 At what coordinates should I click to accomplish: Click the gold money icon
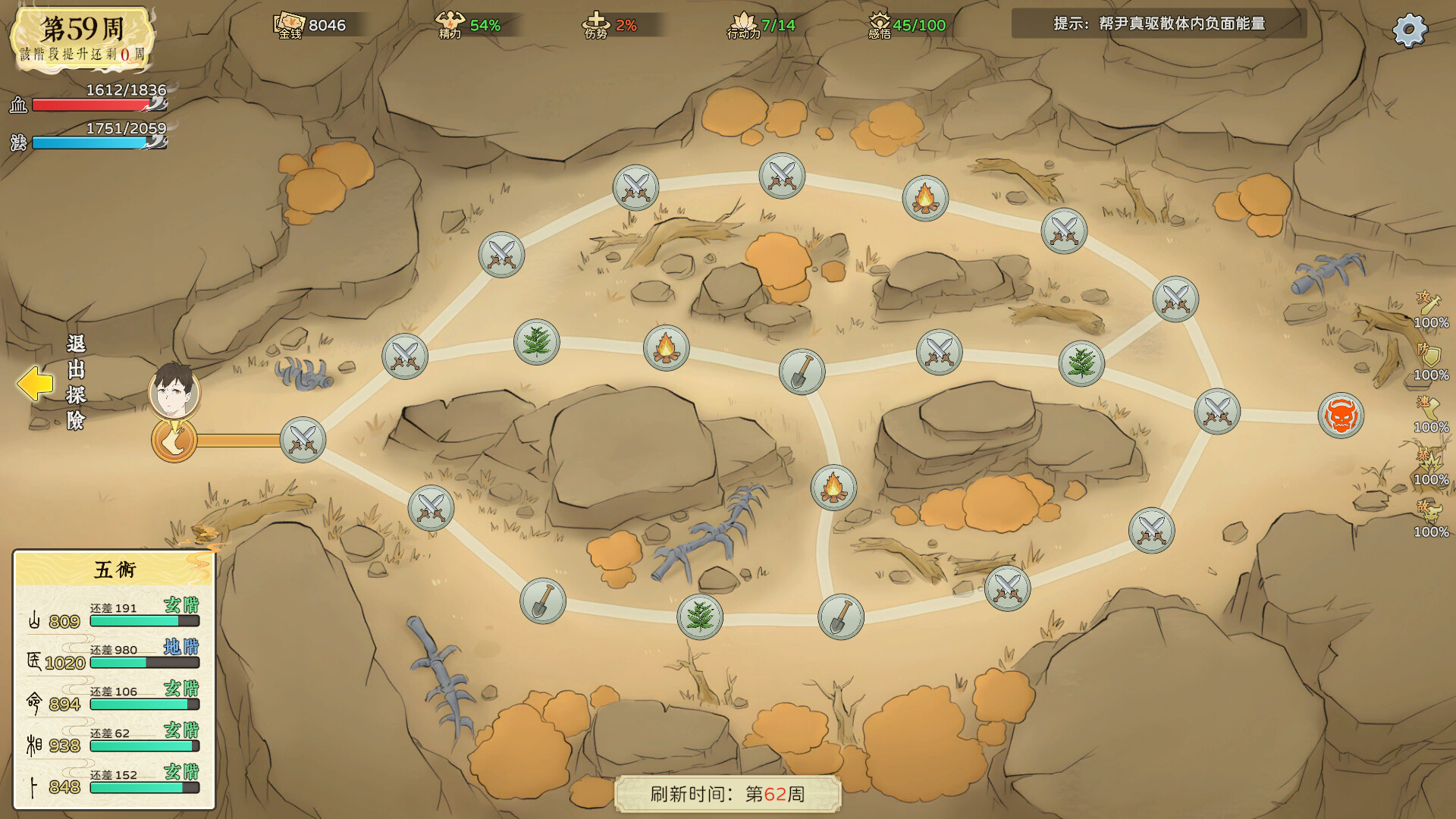point(290,24)
